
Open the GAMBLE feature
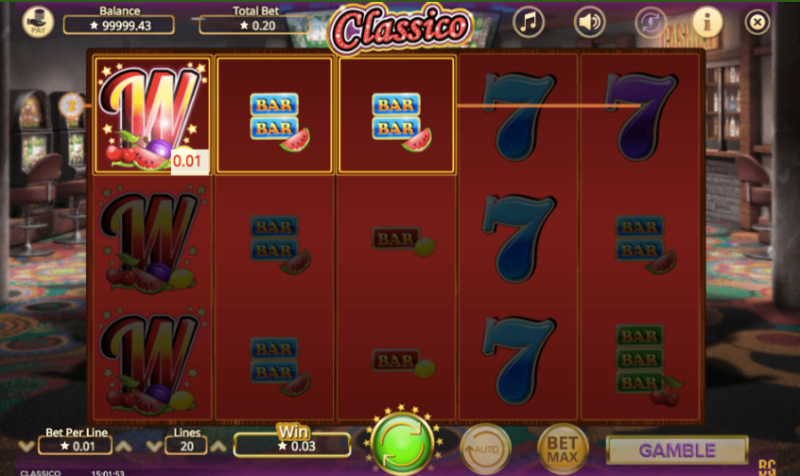pos(677,450)
